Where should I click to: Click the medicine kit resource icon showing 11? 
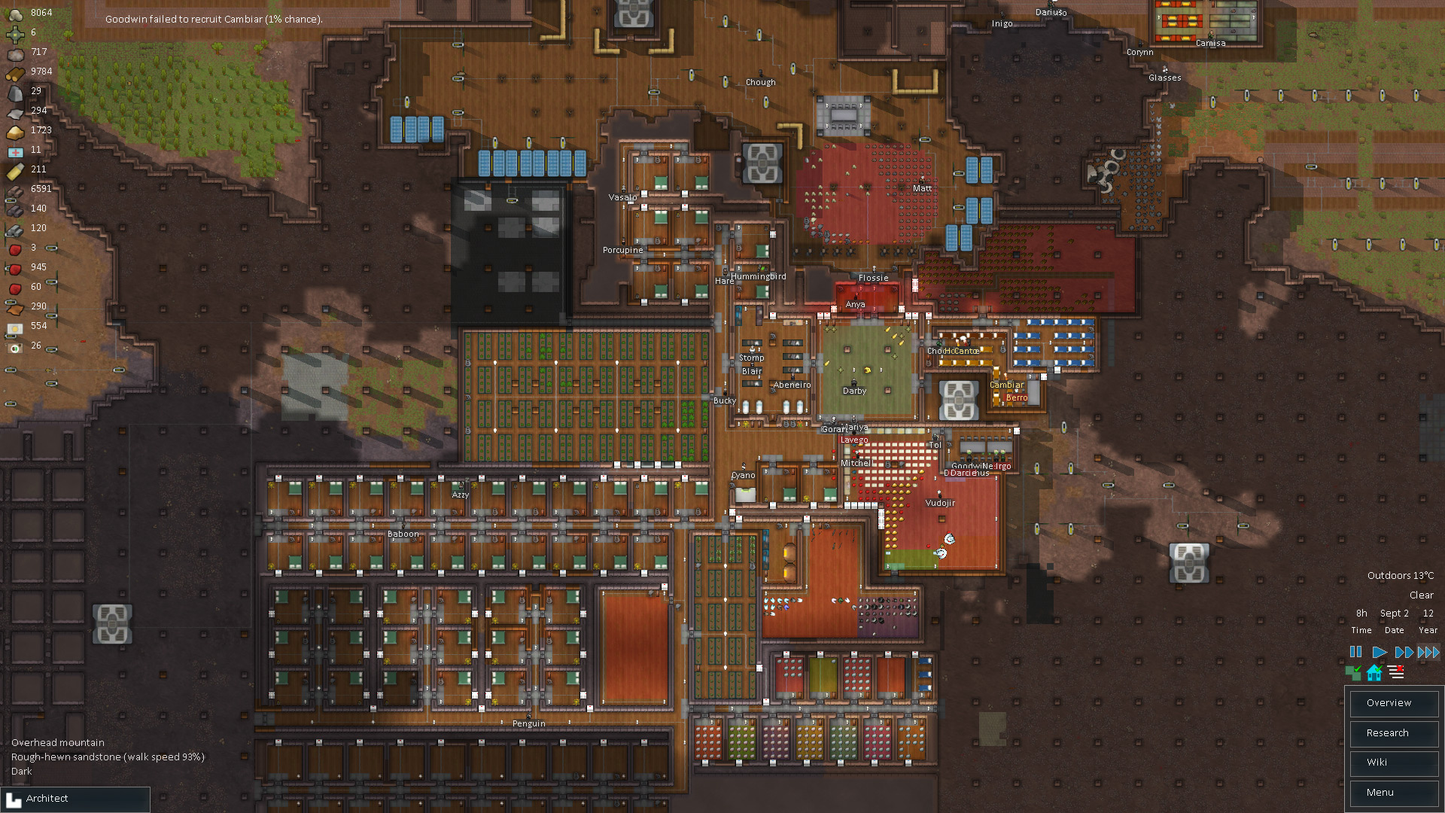click(13, 149)
